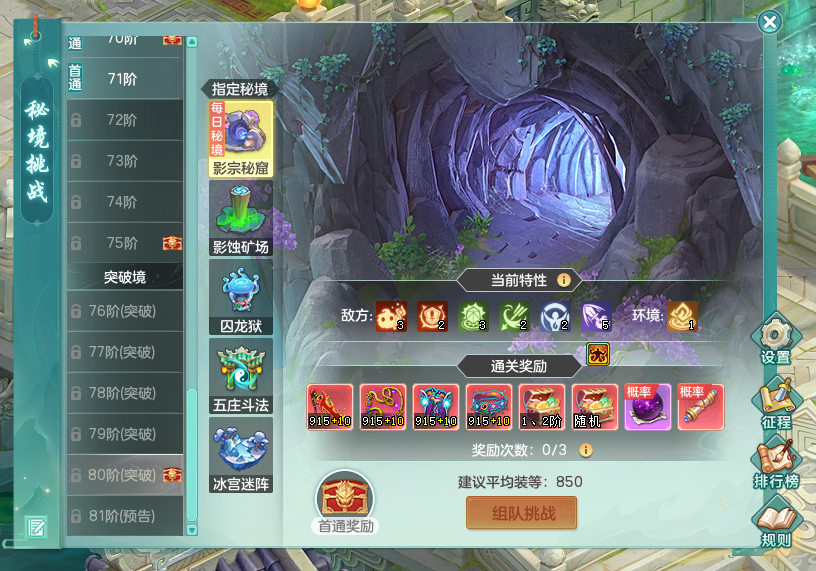The image size is (816, 571).
Task: Start the 组队挑战 team challenge
Action: click(x=521, y=514)
